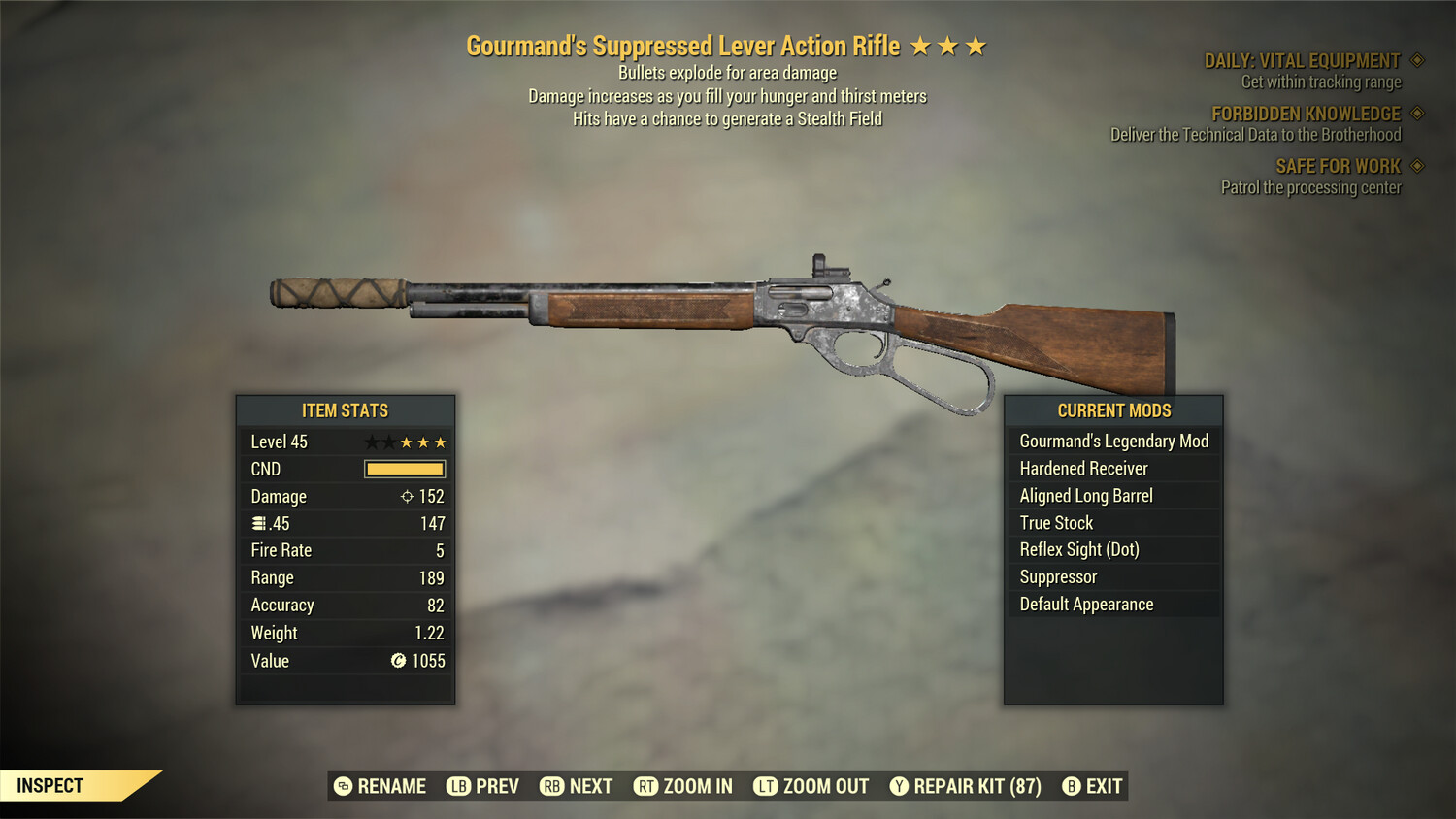Expand the Current Mods panel header
Screen dimensions: 1456x819
1112,410
